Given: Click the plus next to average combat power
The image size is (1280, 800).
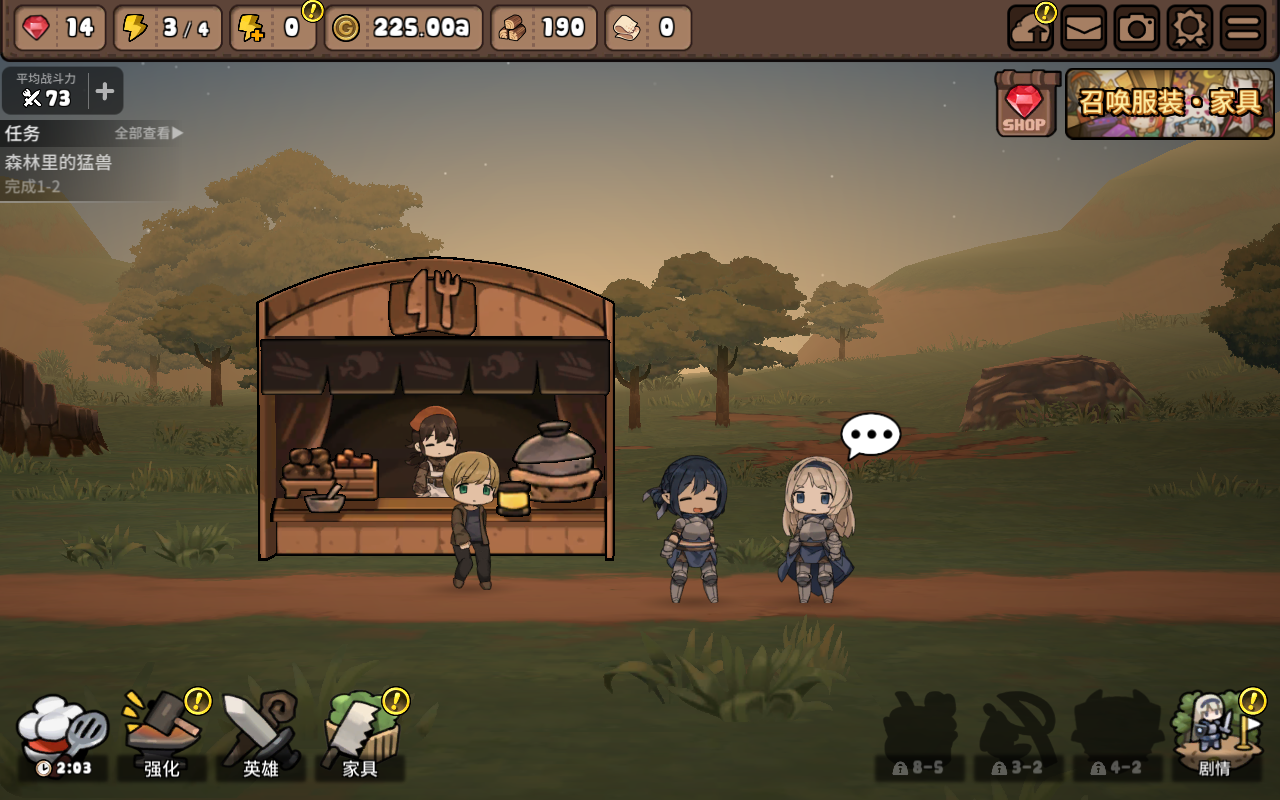Looking at the screenshot, I should click(x=105, y=92).
